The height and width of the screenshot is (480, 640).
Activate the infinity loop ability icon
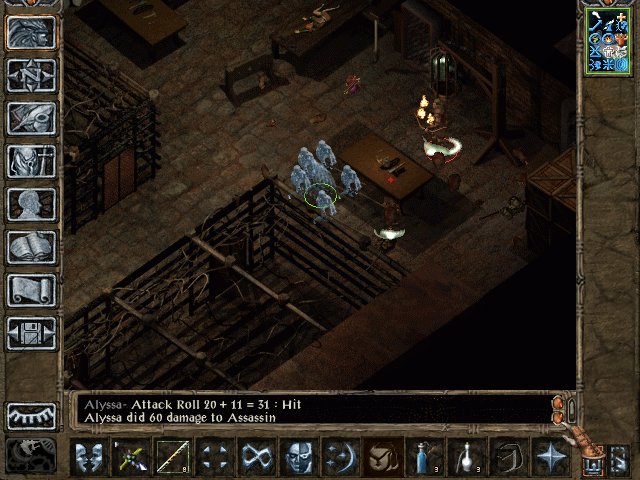(x=257, y=457)
